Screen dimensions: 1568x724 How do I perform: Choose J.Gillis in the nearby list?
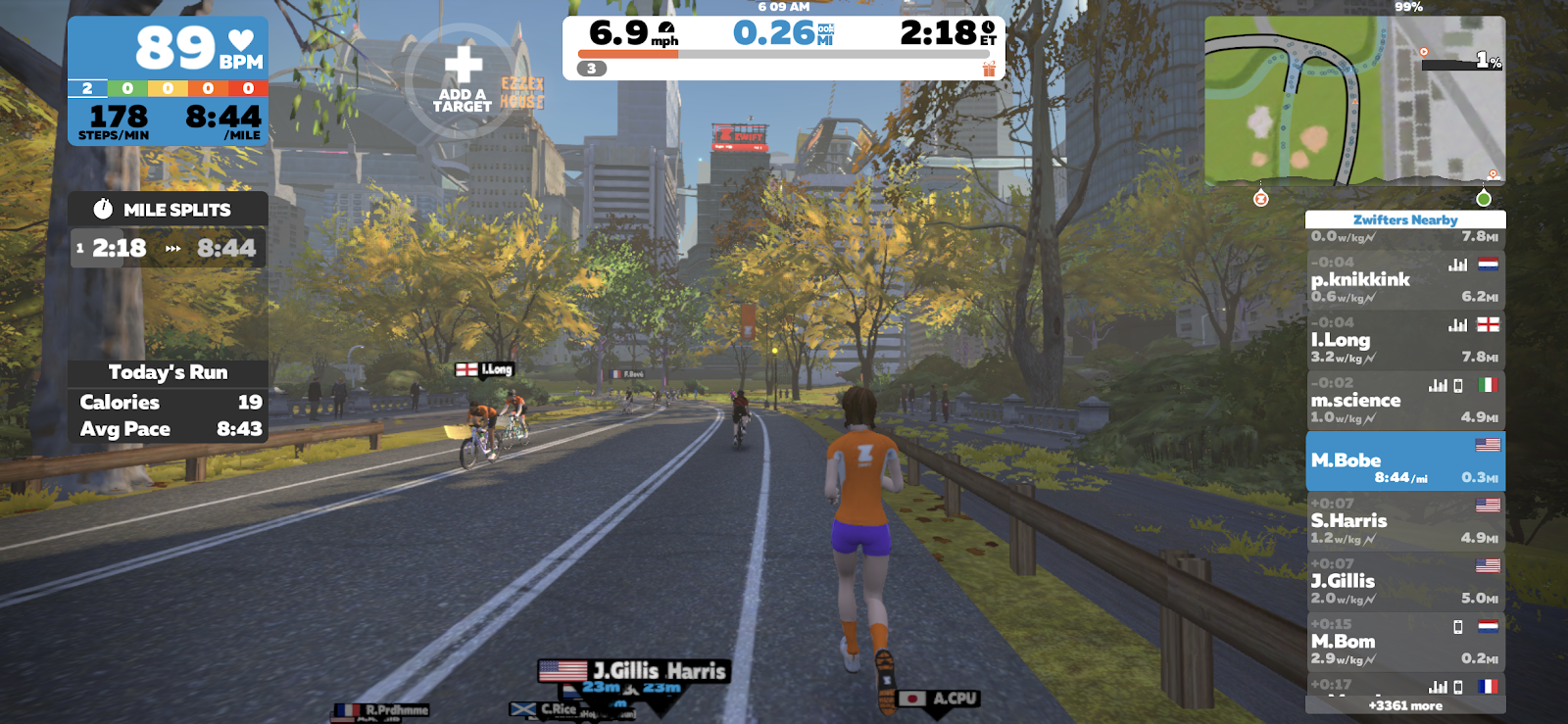[x=1404, y=581]
